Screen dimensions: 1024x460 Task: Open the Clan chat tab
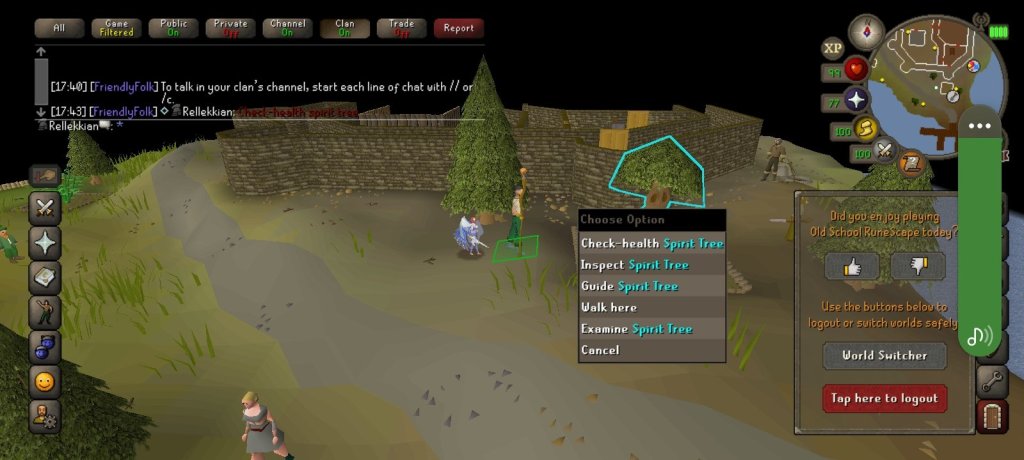pyautogui.click(x=345, y=28)
